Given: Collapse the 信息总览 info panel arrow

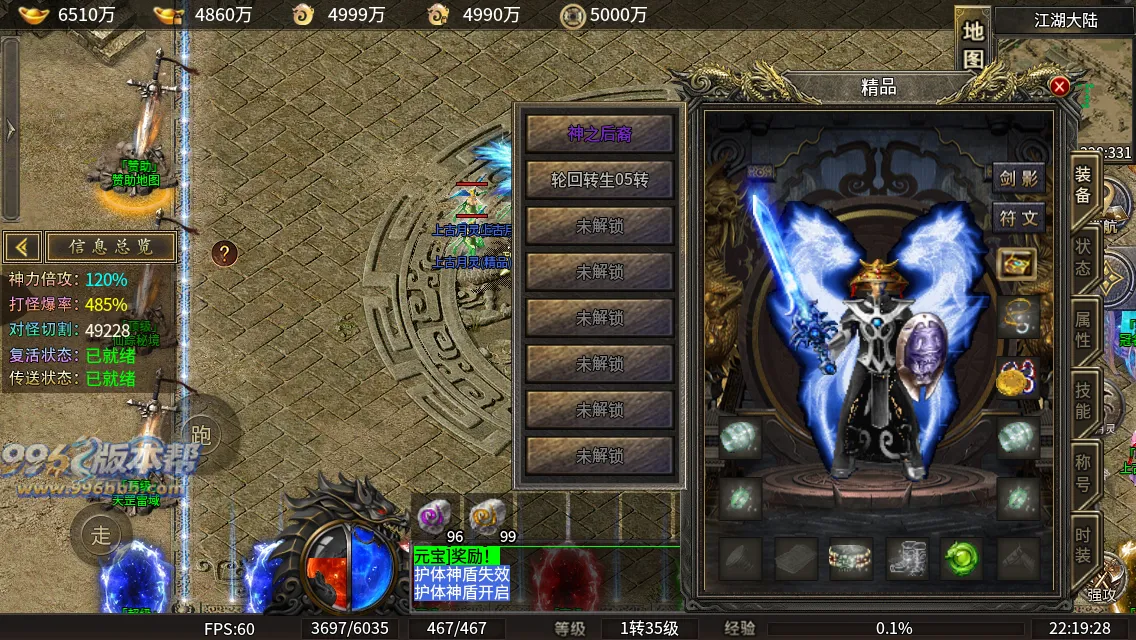Looking at the screenshot, I should pos(23,246).
